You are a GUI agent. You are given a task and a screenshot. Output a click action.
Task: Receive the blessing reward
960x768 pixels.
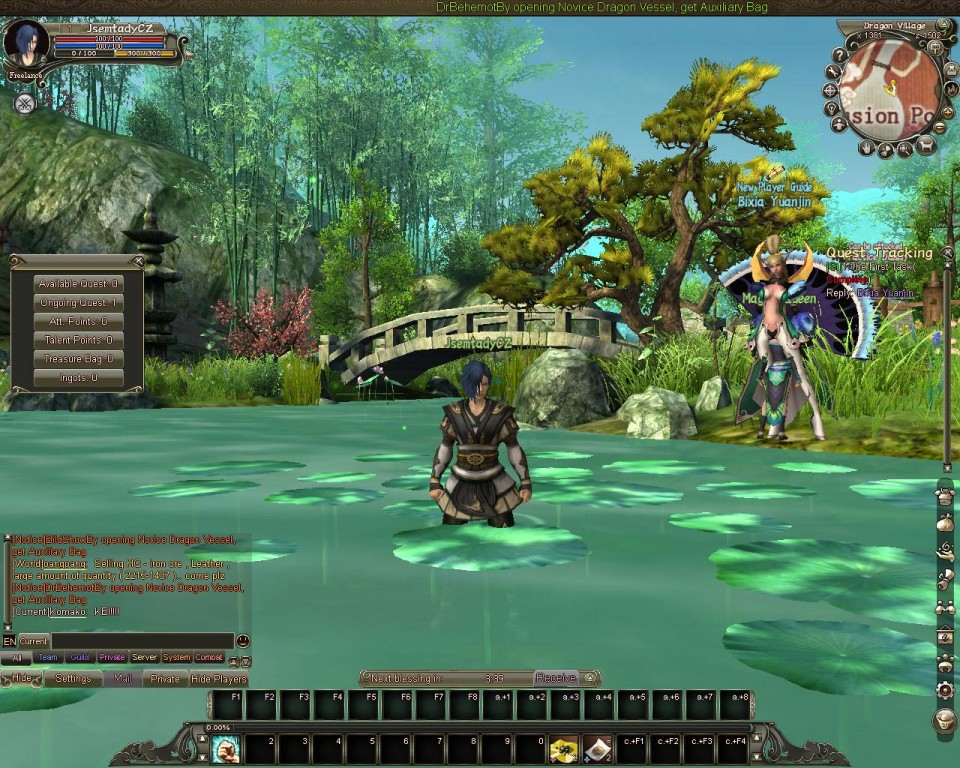pos(555,678)
